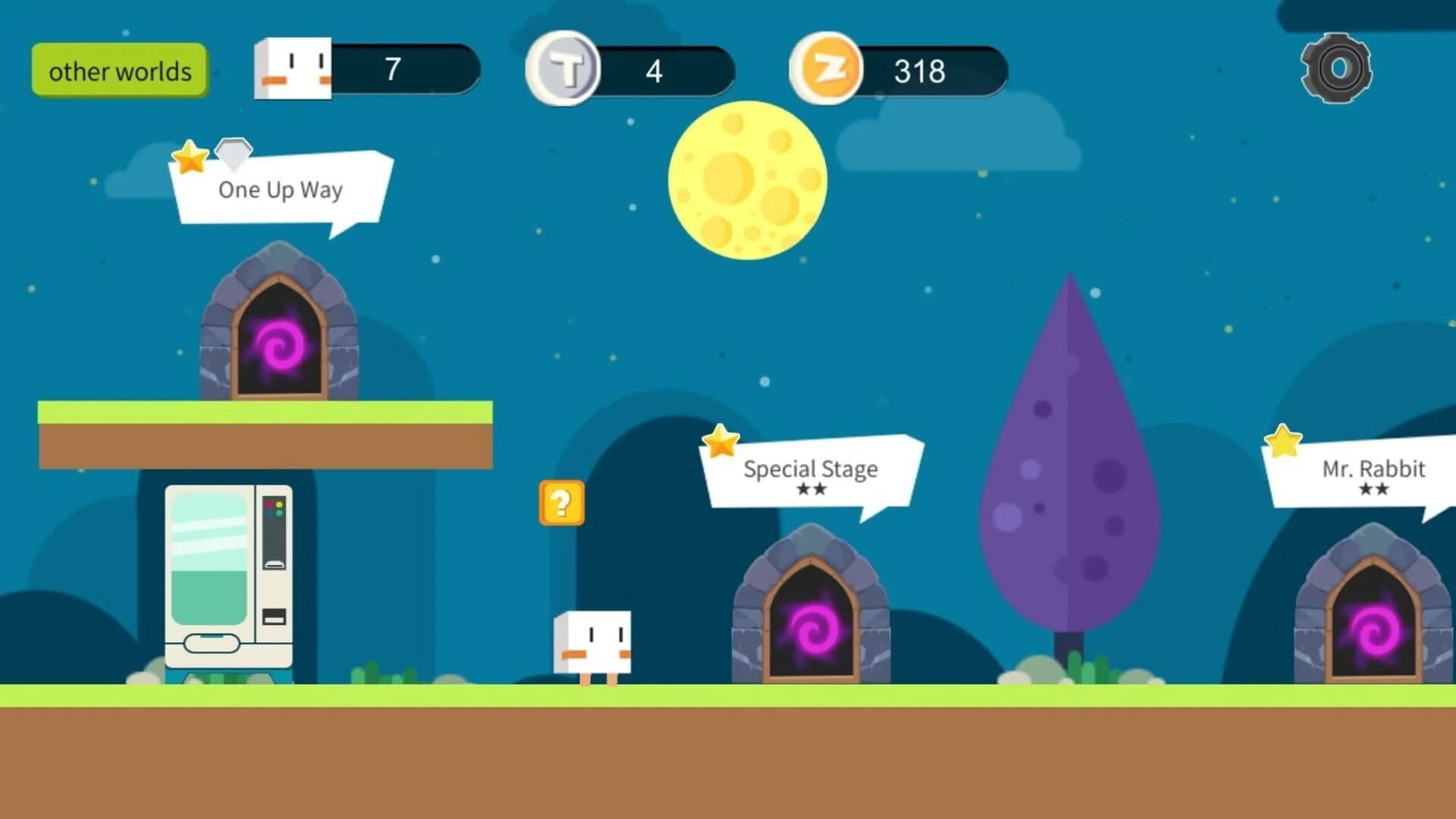Screen dimensions: 1456x819
Task: Click the white cube character counter icon
Action: click(x=293, y=68)
